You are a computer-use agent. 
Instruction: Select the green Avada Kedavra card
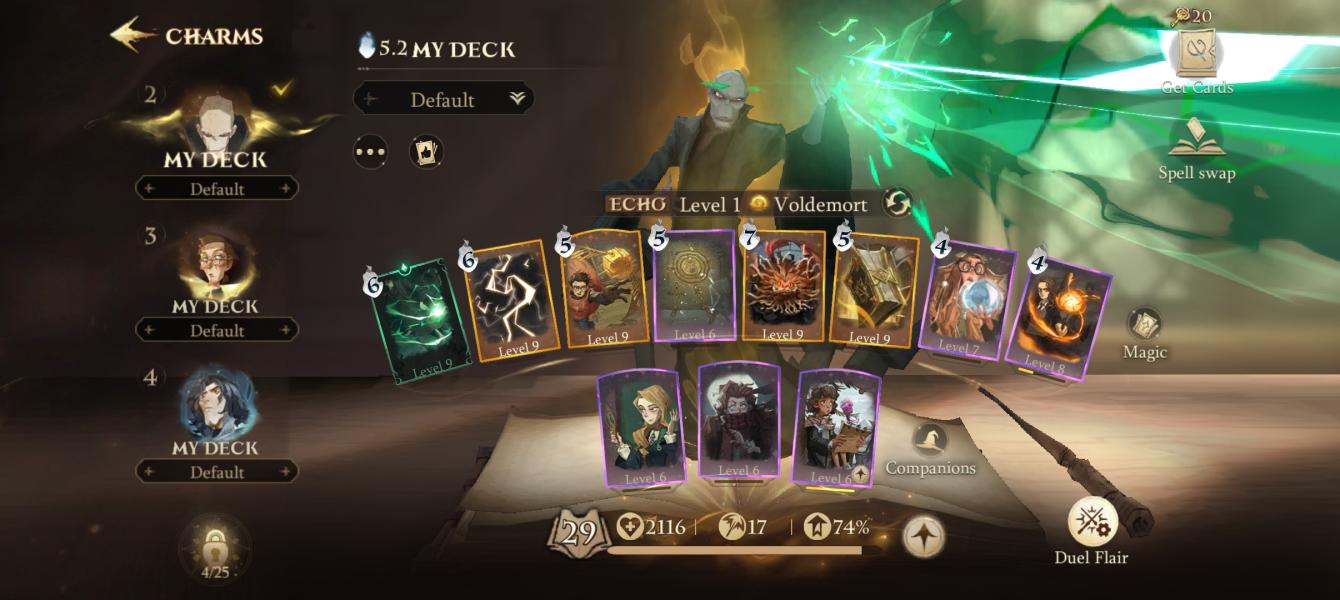[418, 322]
